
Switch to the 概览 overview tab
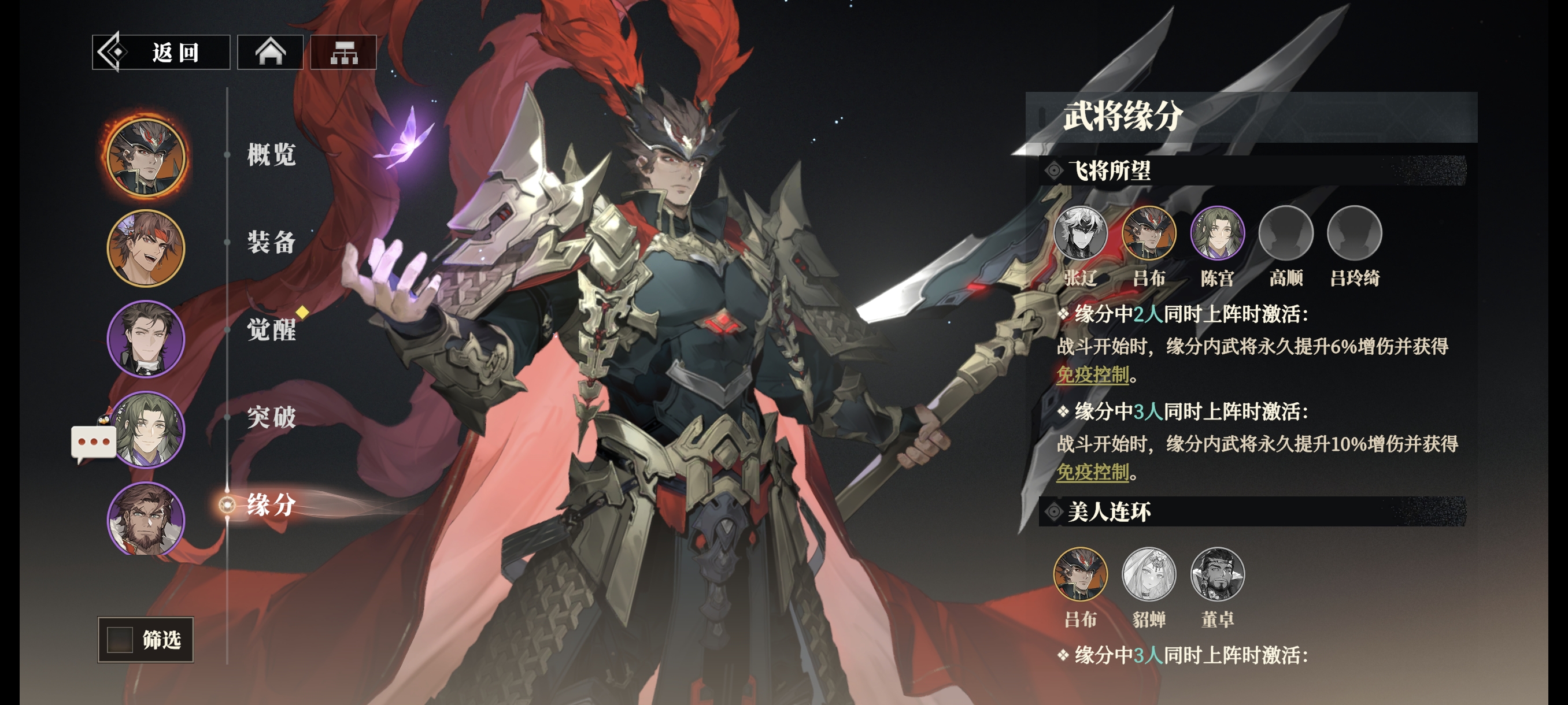pyautogui.click(x=272, y=154)
